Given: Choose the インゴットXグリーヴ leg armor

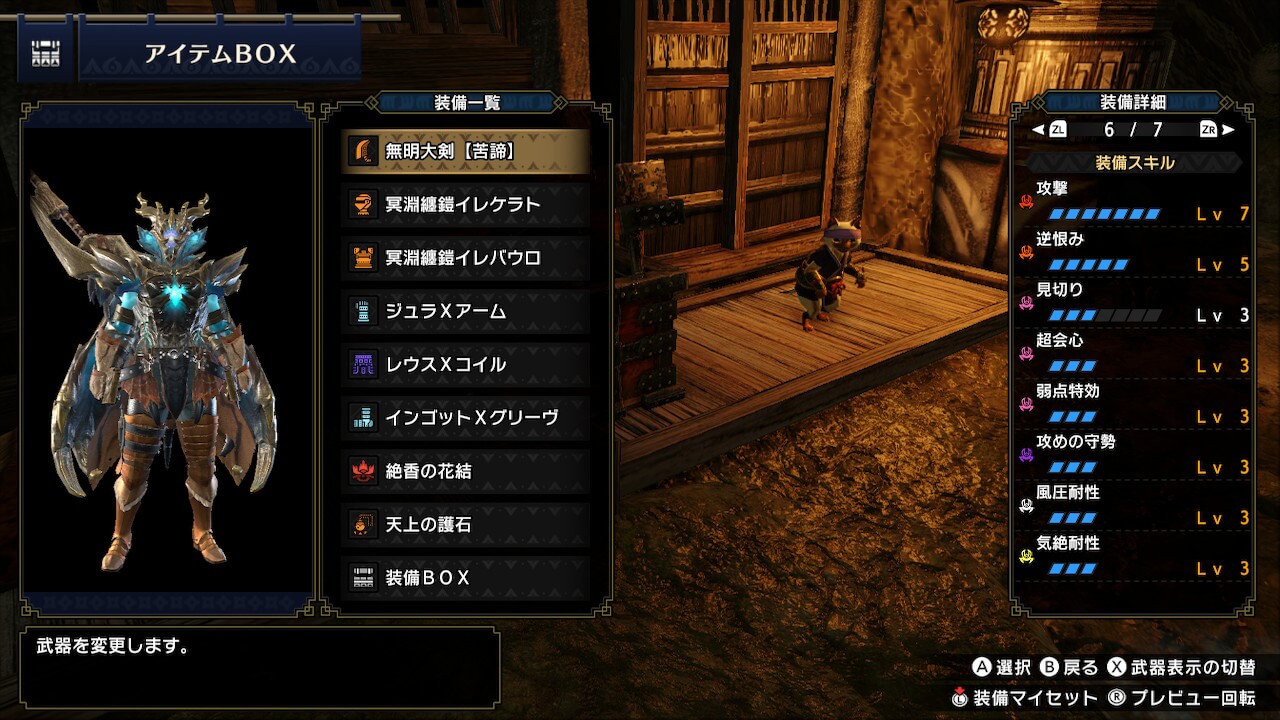Looking at the screenshot, I should point(465,417).
